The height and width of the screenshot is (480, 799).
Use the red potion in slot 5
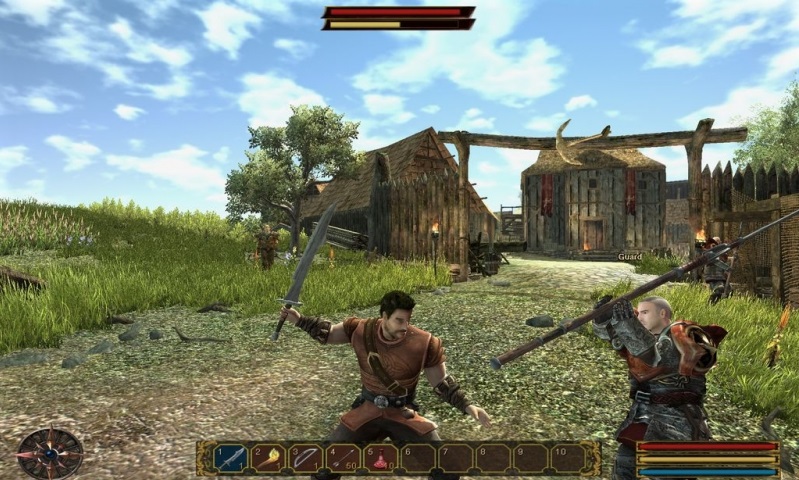coord(380,458)
